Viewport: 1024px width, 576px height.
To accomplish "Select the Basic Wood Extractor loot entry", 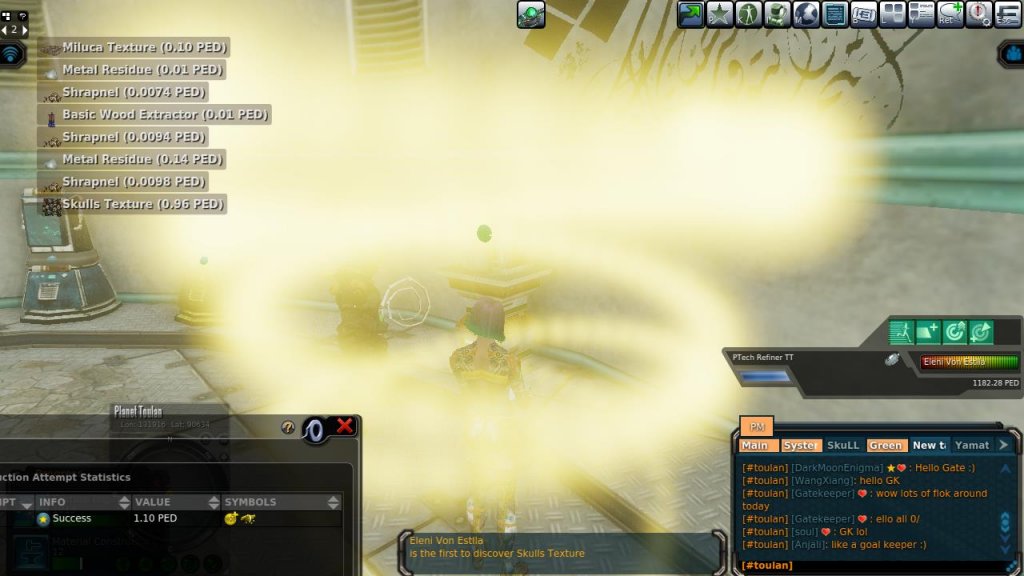I will [x=155, y=115].
